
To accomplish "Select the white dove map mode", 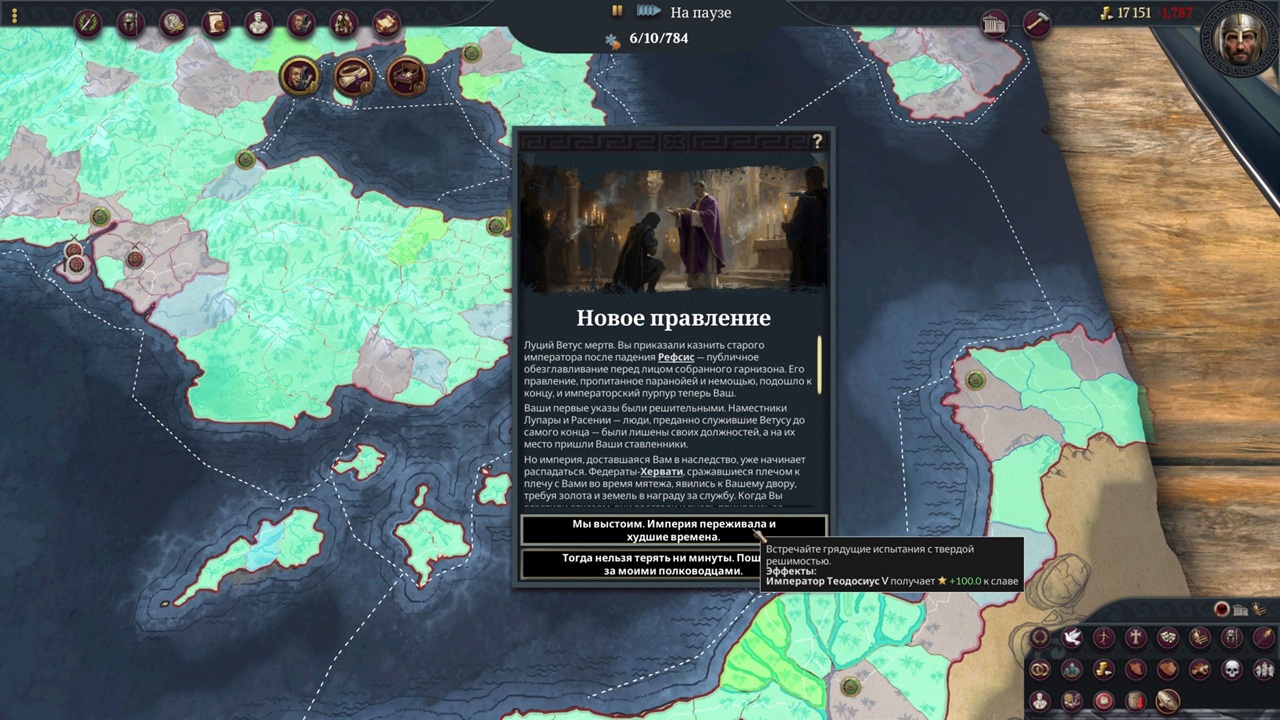I will (1071, 638).
